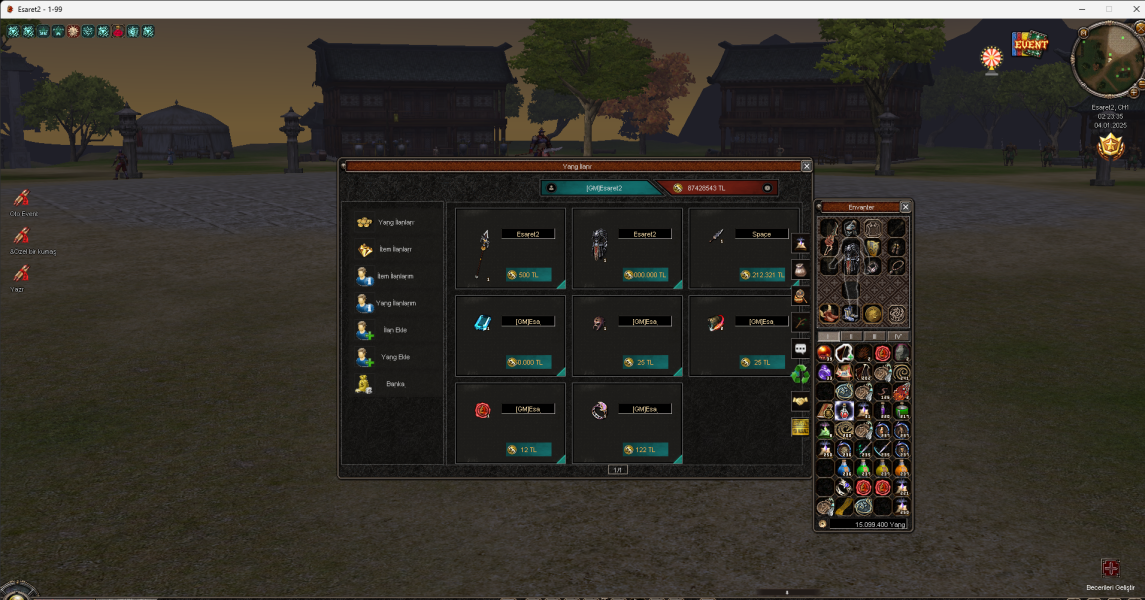Open the Banka section
Viewport: 1145px width, 600px height.
(x=388, y=384)
